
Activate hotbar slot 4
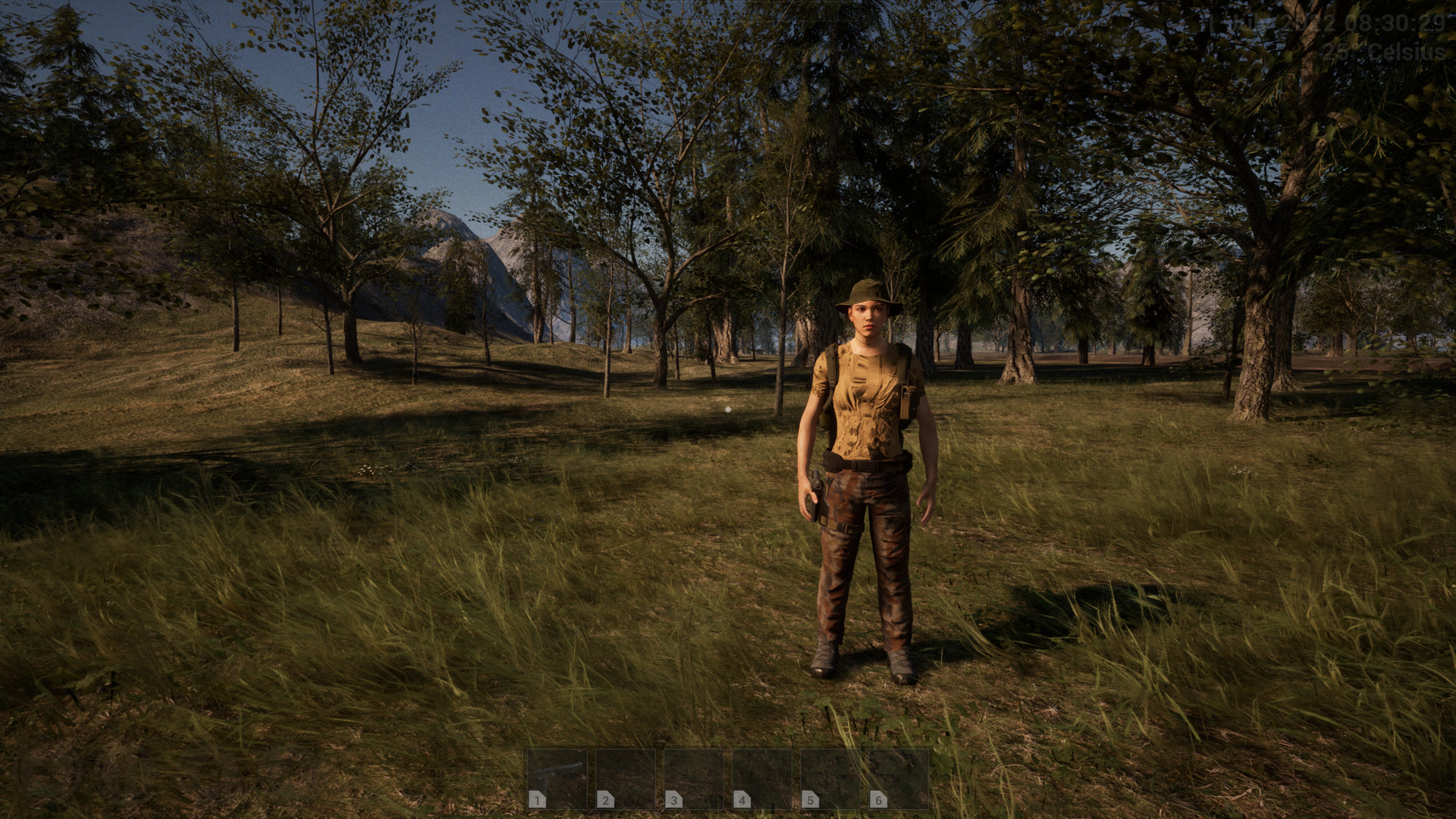coord(762,779)
